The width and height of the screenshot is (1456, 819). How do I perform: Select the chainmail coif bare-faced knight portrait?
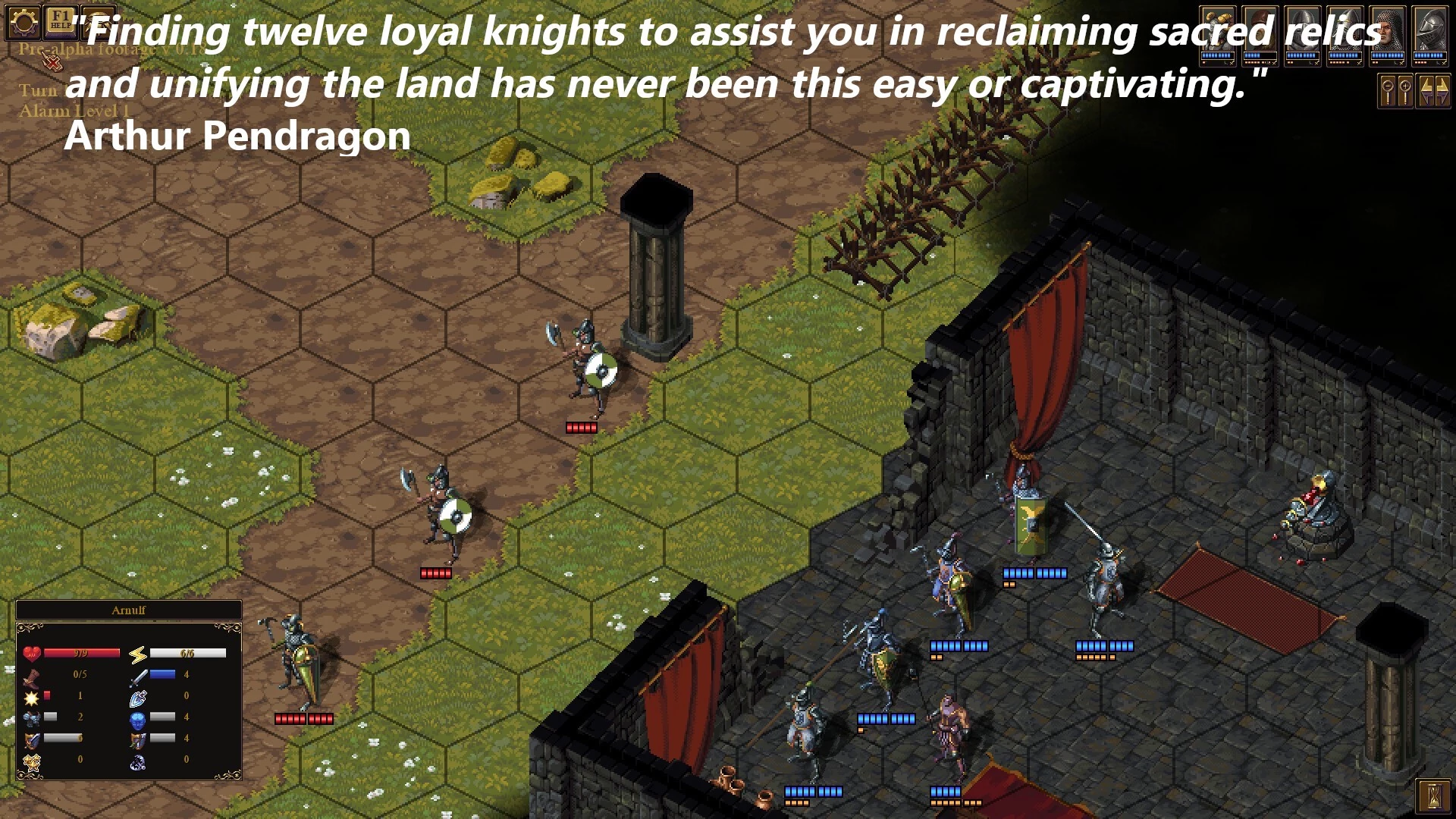click(1387, 30)
